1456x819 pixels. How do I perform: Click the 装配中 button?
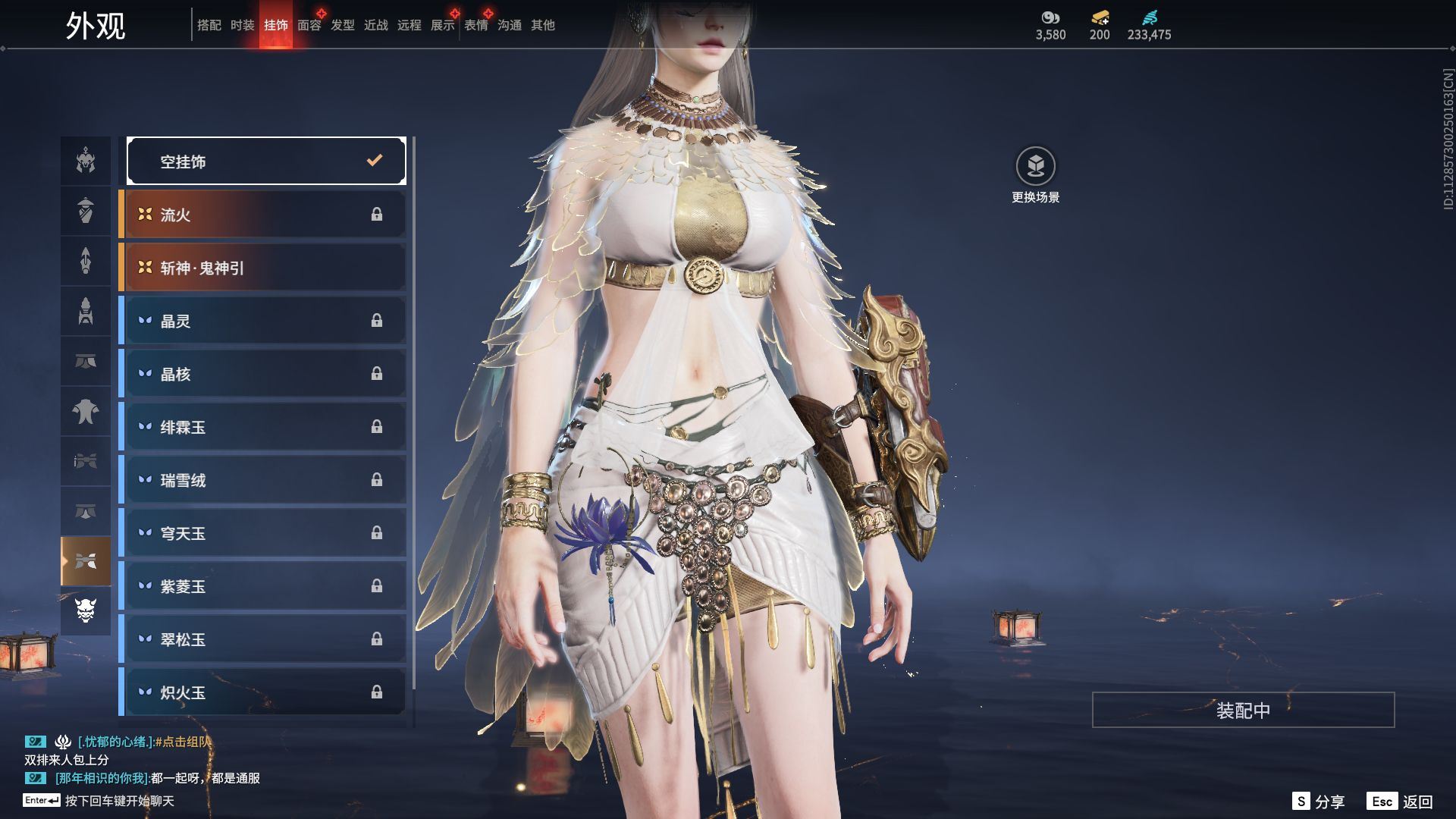point(1243,710)
